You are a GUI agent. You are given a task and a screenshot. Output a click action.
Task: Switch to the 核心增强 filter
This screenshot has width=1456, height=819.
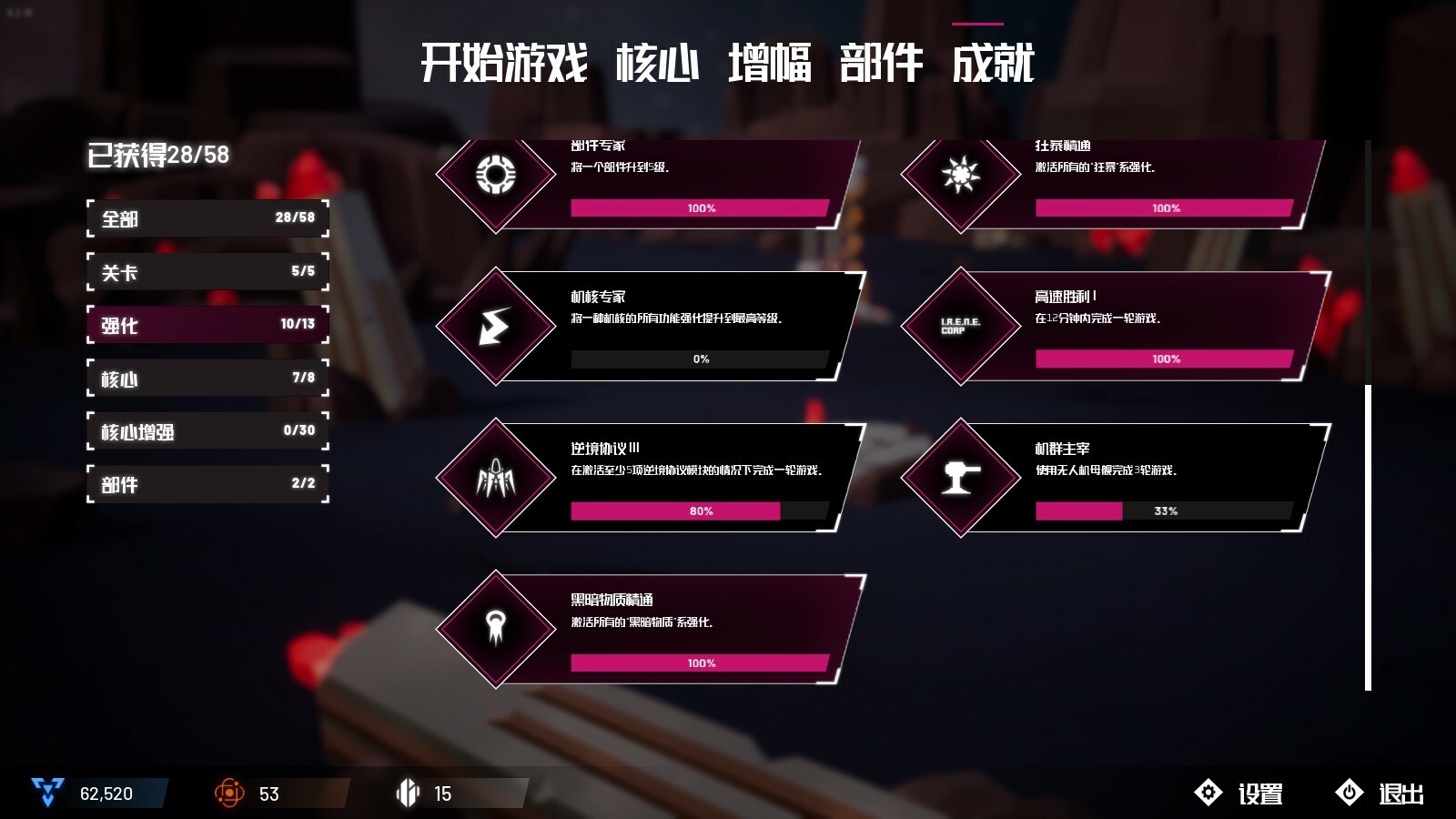(x=207, y=431)
